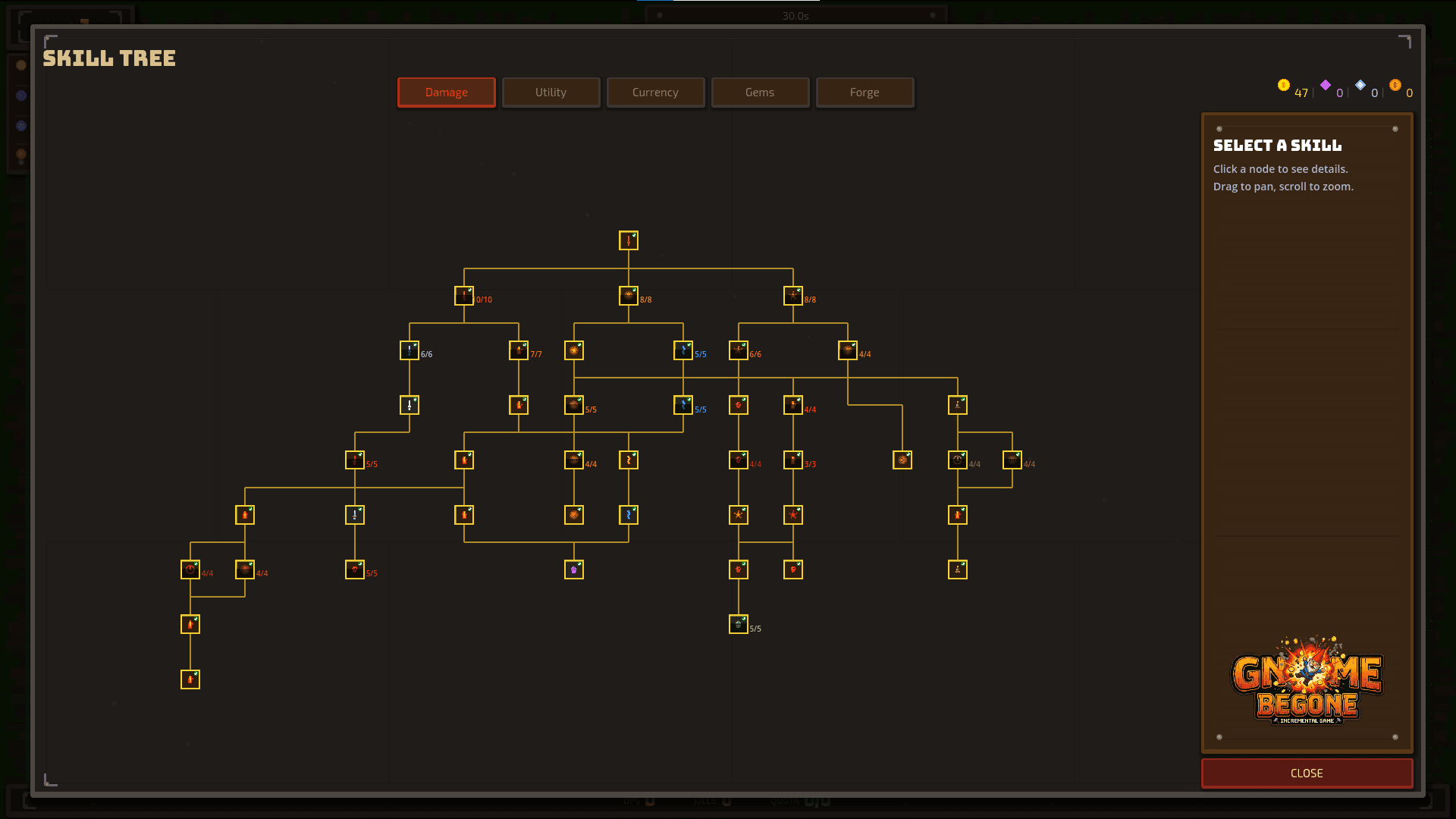Image resolution: width=1456 pixels, height=819 pixels.
Task: Switch to the Forge tab
Action: pyautogui.click(x=864, y=92)
